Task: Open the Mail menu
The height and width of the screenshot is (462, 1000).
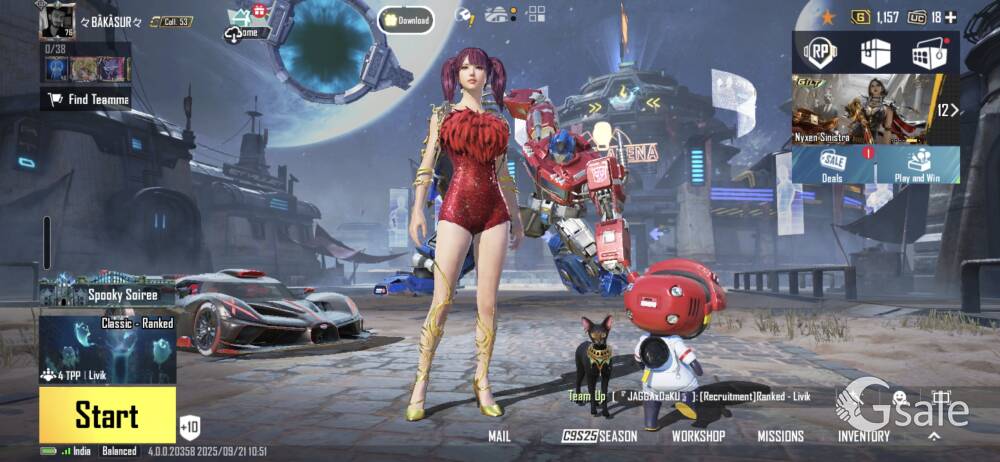Action: tap(499, 436)
